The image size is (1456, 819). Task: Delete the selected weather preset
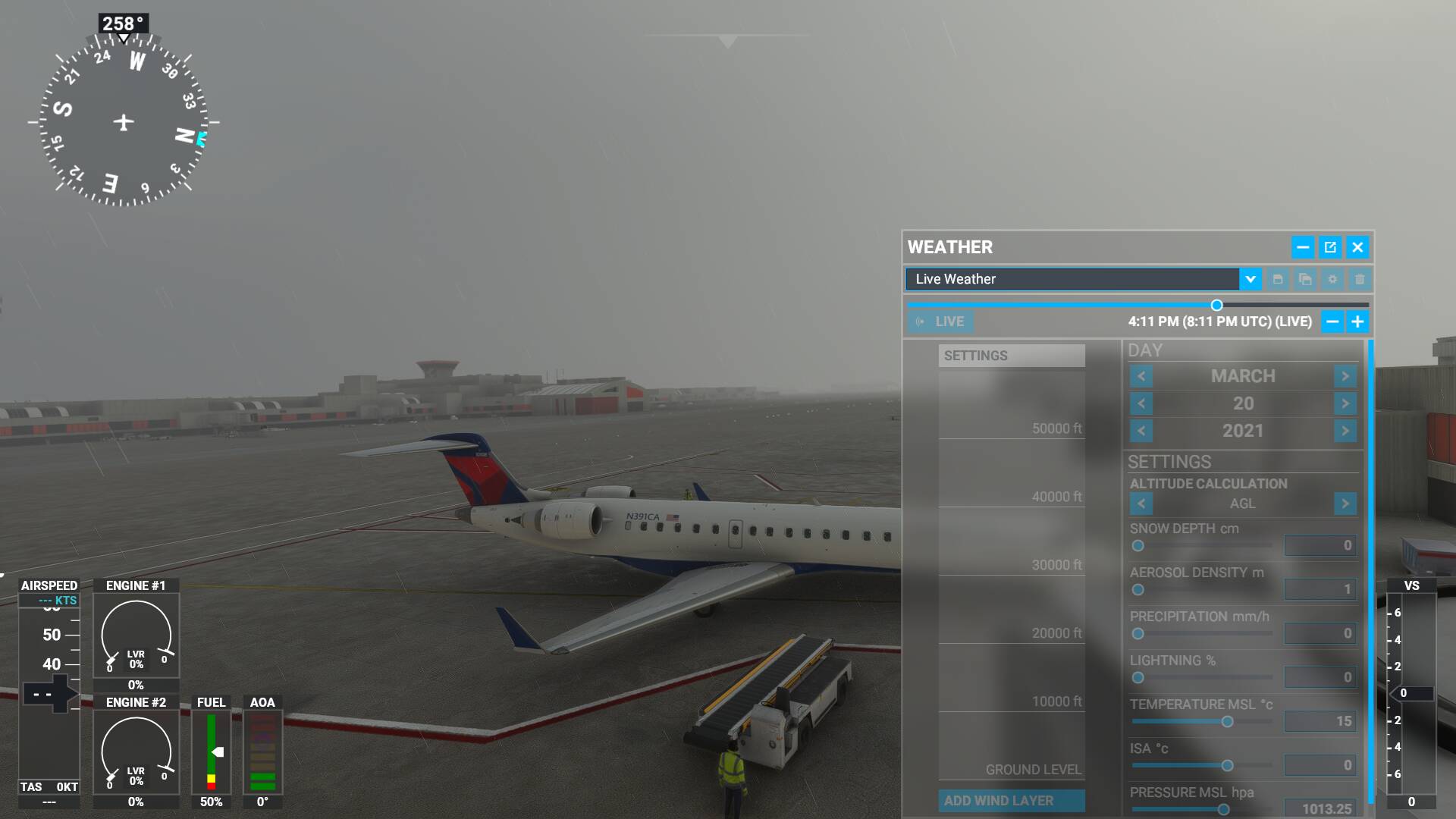pyautogui.click(x=1359, y=279)
